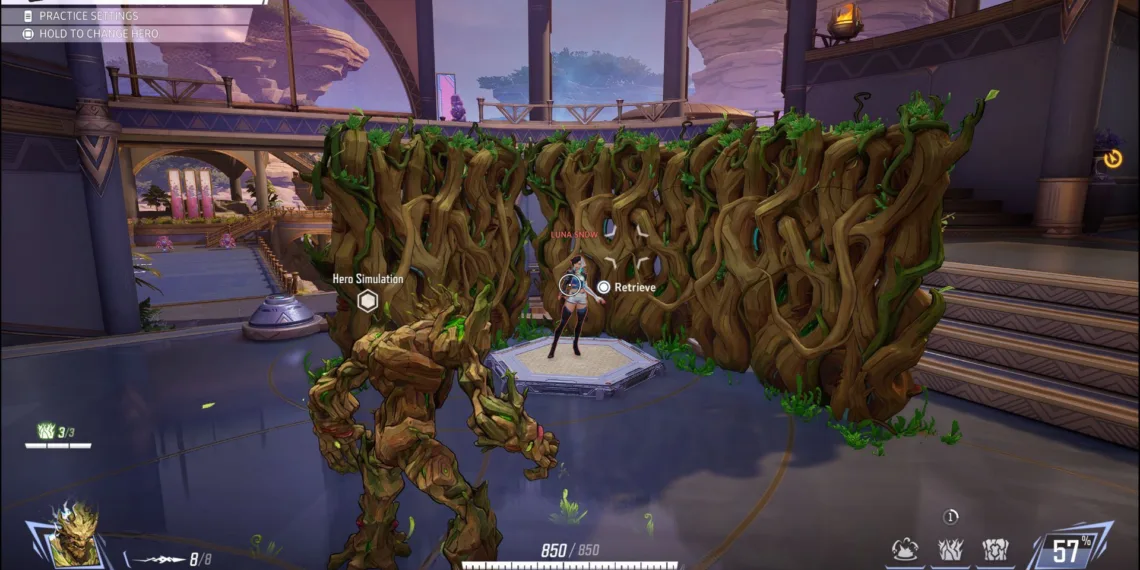Open the Practice Settings entry

88,16
